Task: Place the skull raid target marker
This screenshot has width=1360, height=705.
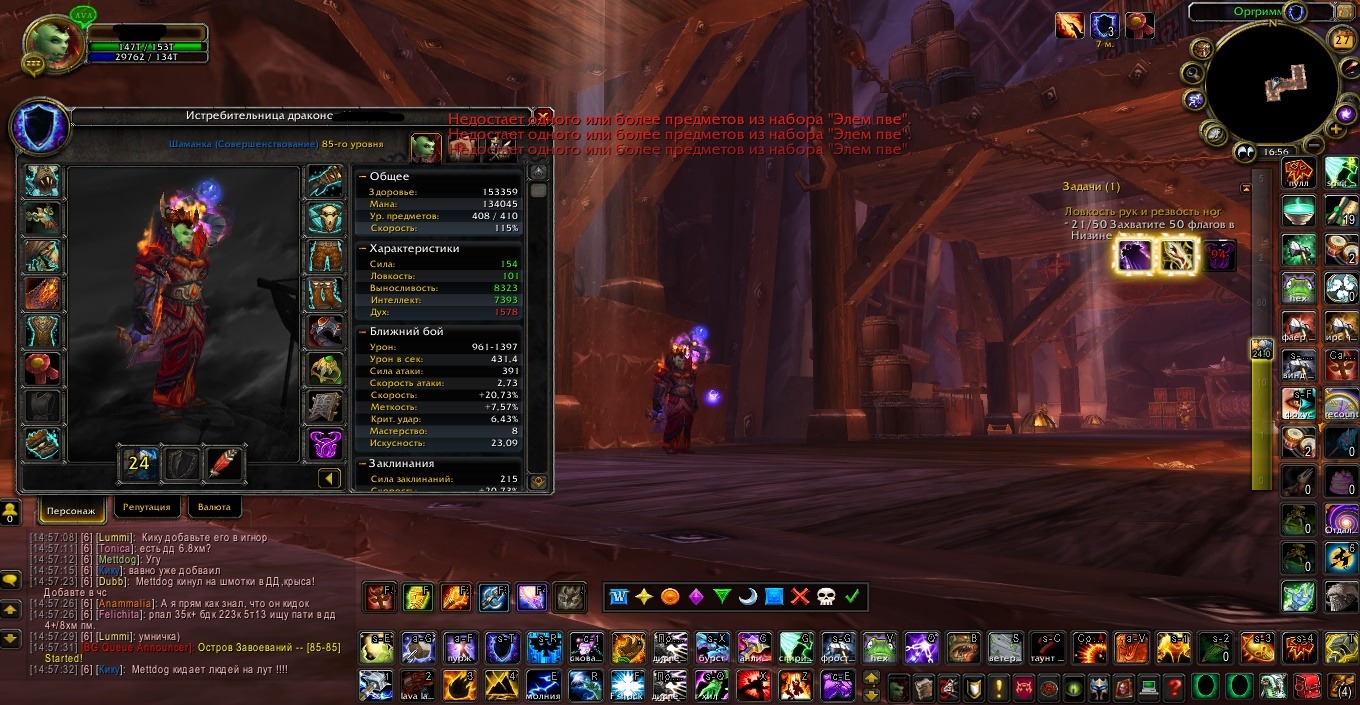Action: [x=826, y=597]
